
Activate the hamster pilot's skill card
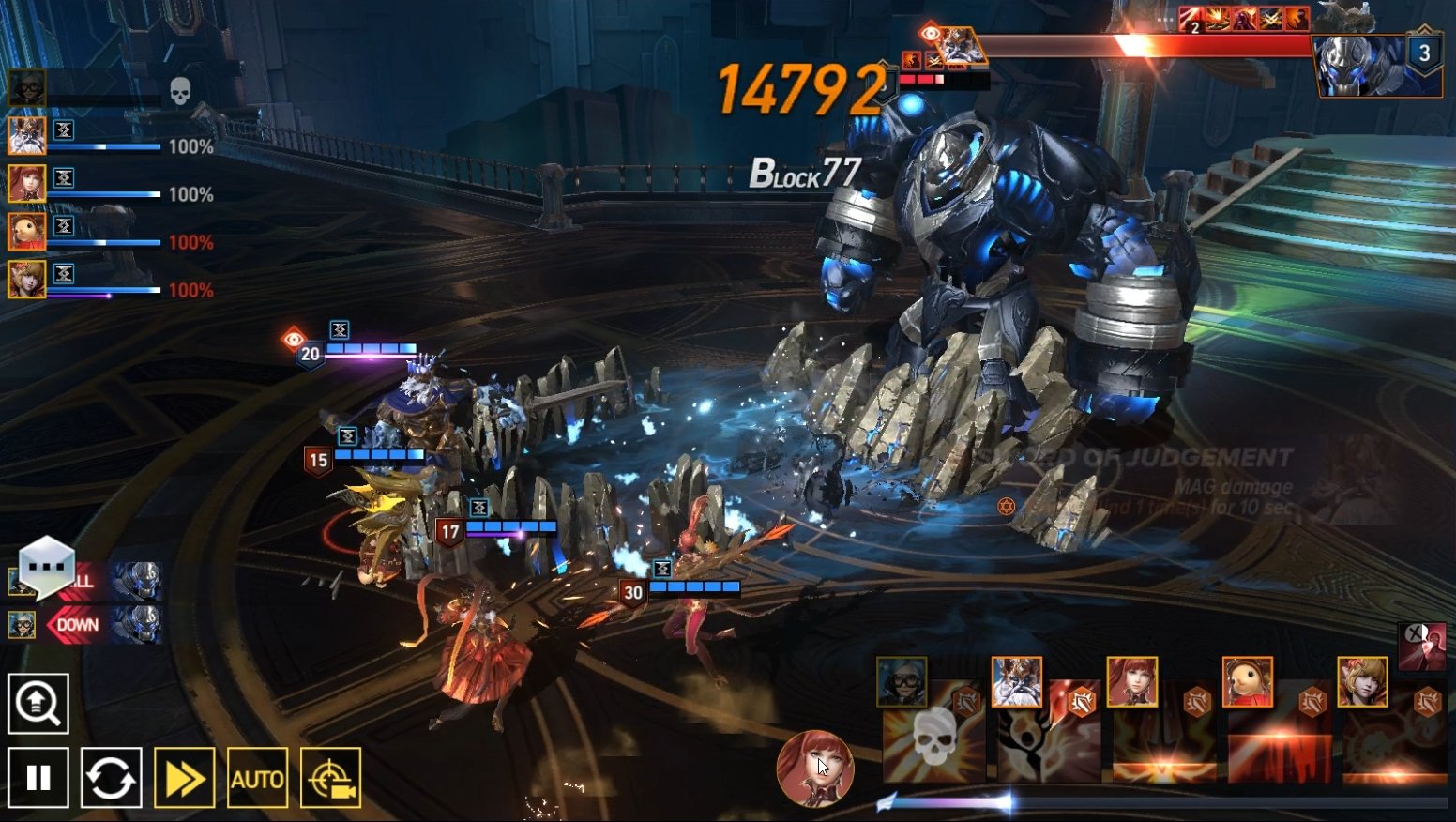[x=1279, y=732]
